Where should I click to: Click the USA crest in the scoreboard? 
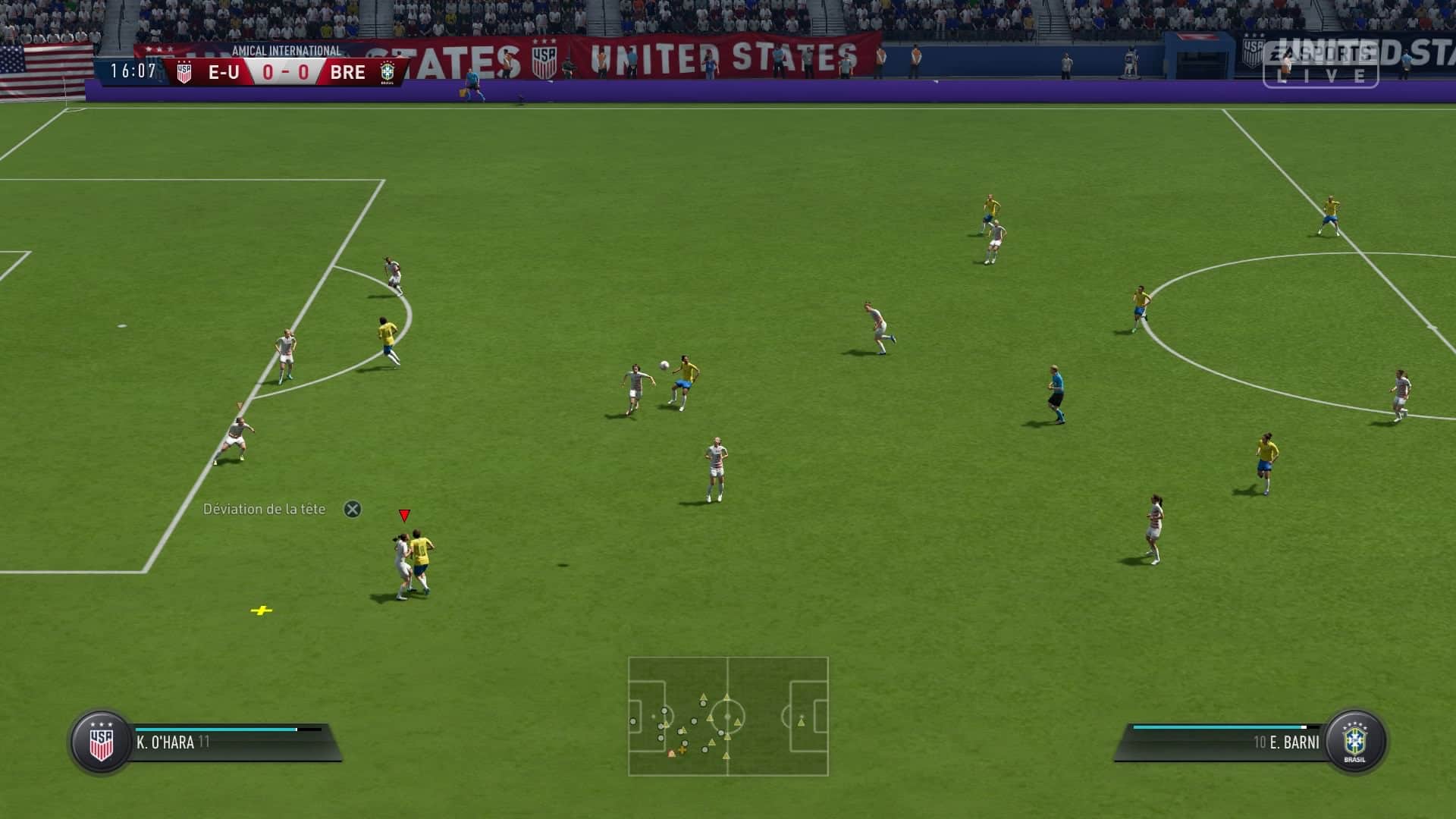(x=184, y=73)
